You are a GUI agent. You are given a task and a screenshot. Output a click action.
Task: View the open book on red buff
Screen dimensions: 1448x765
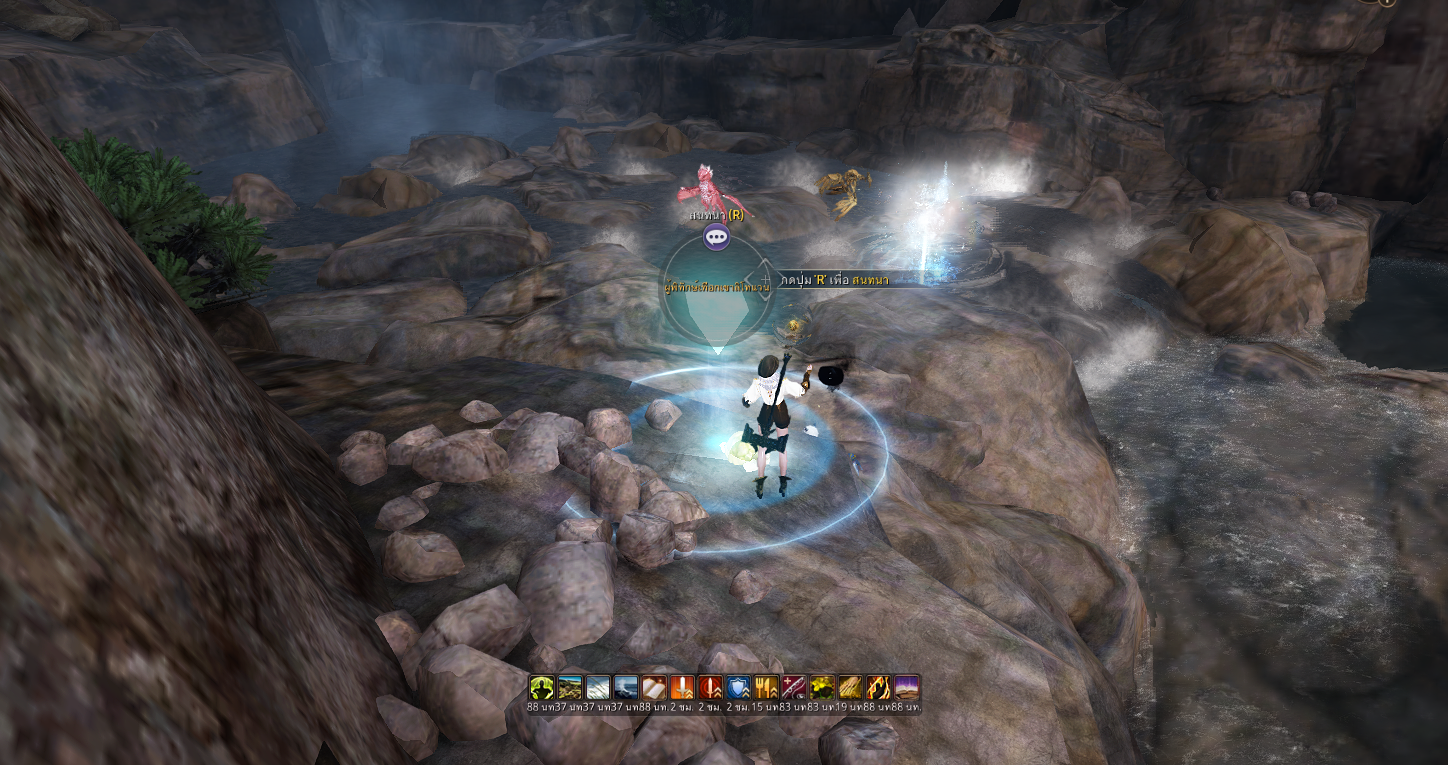pyautogui.click(x=654, y=687)
